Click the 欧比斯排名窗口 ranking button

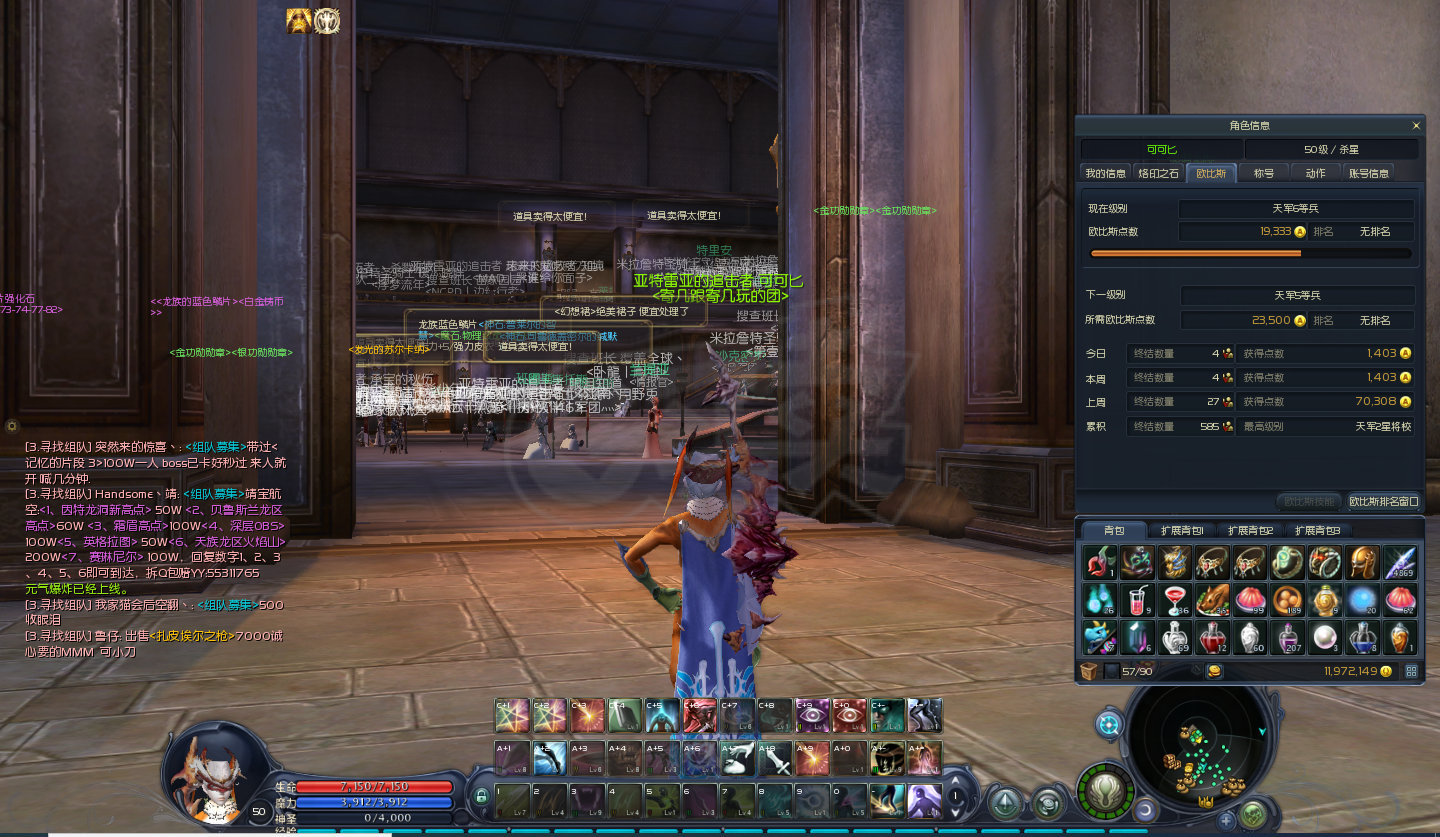(1384, 501)
